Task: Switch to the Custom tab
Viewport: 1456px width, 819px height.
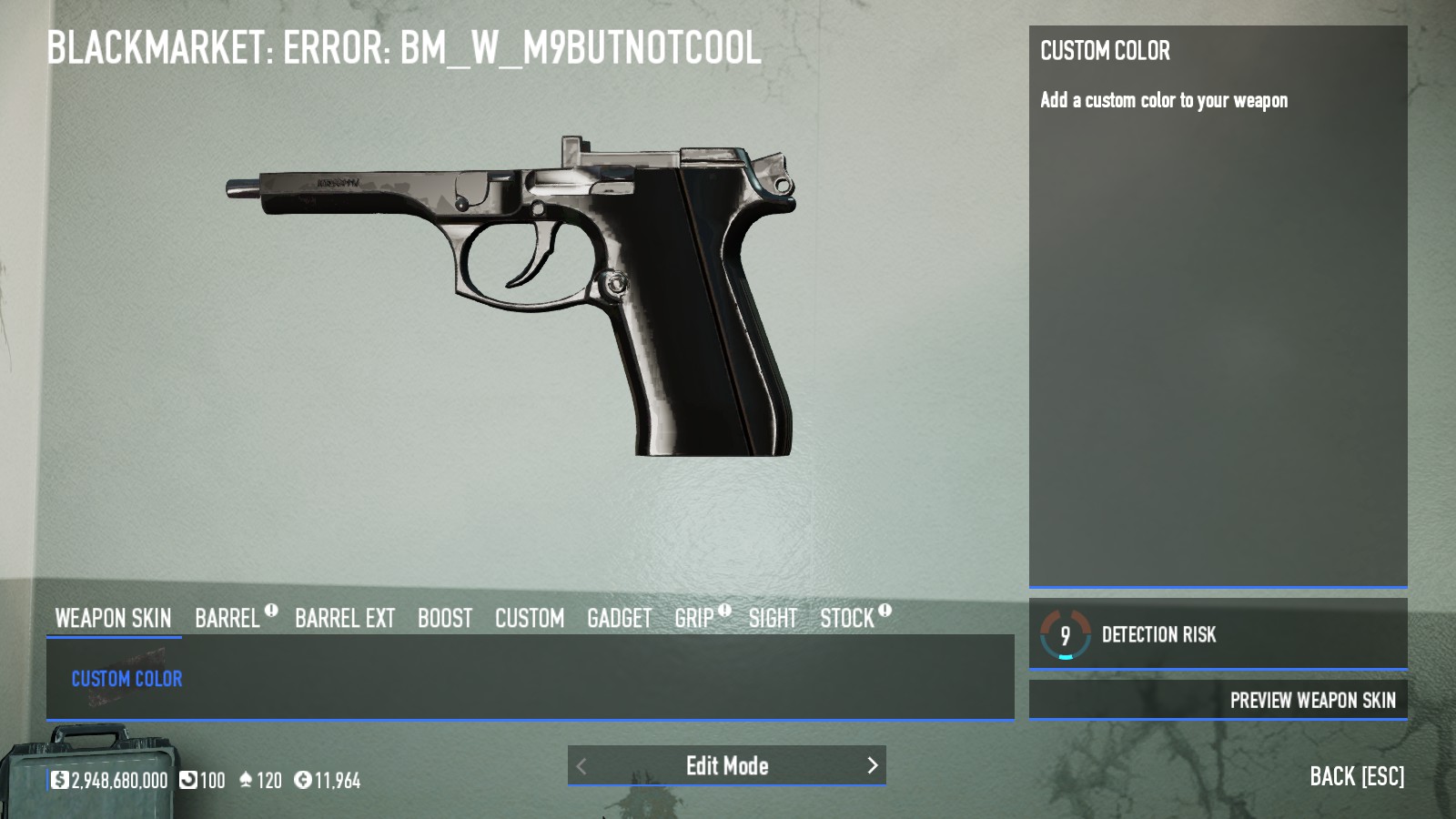Action: click(x=530, y=619)
